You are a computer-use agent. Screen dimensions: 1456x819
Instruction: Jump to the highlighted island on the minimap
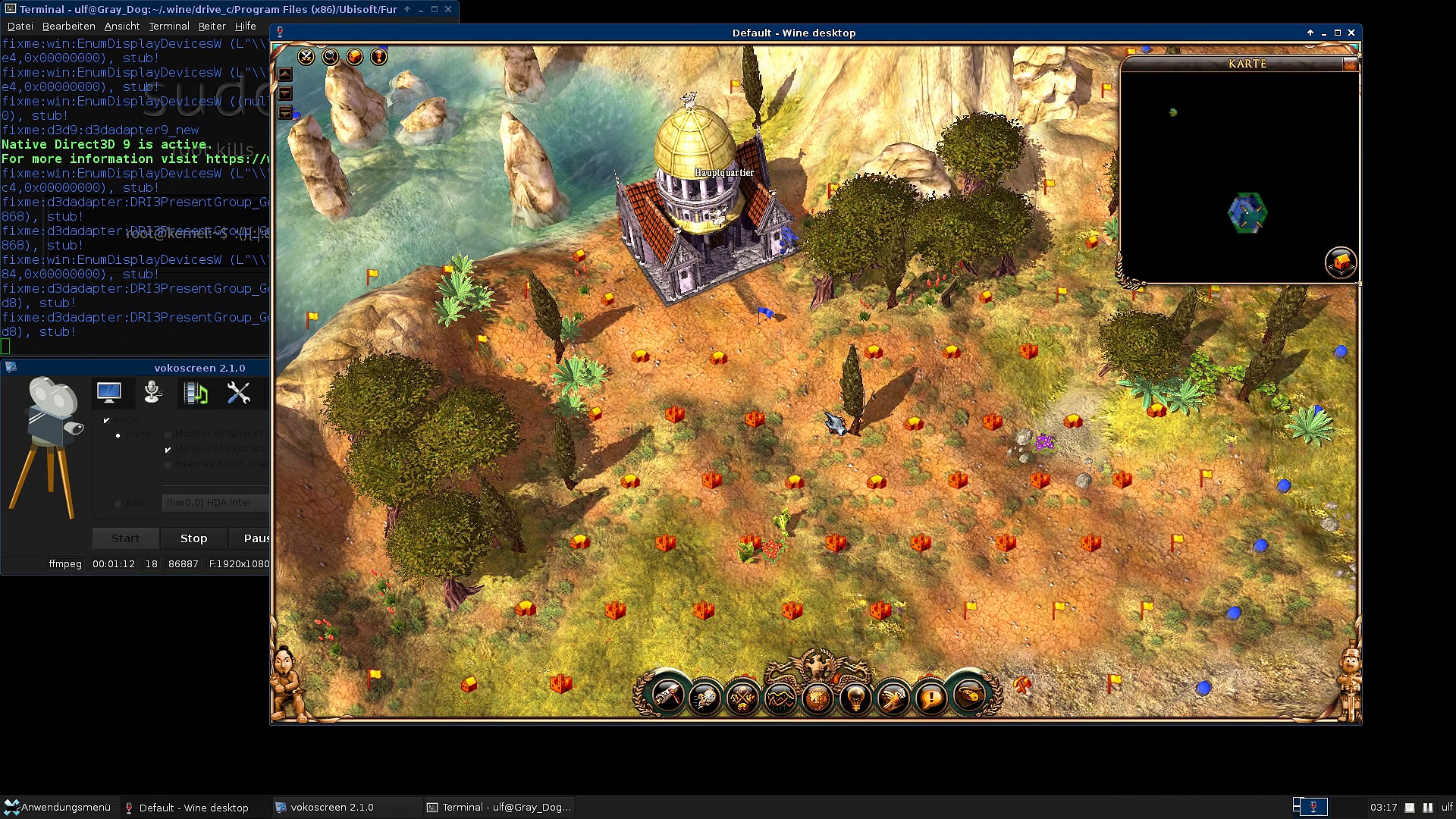coord(1247,213)
